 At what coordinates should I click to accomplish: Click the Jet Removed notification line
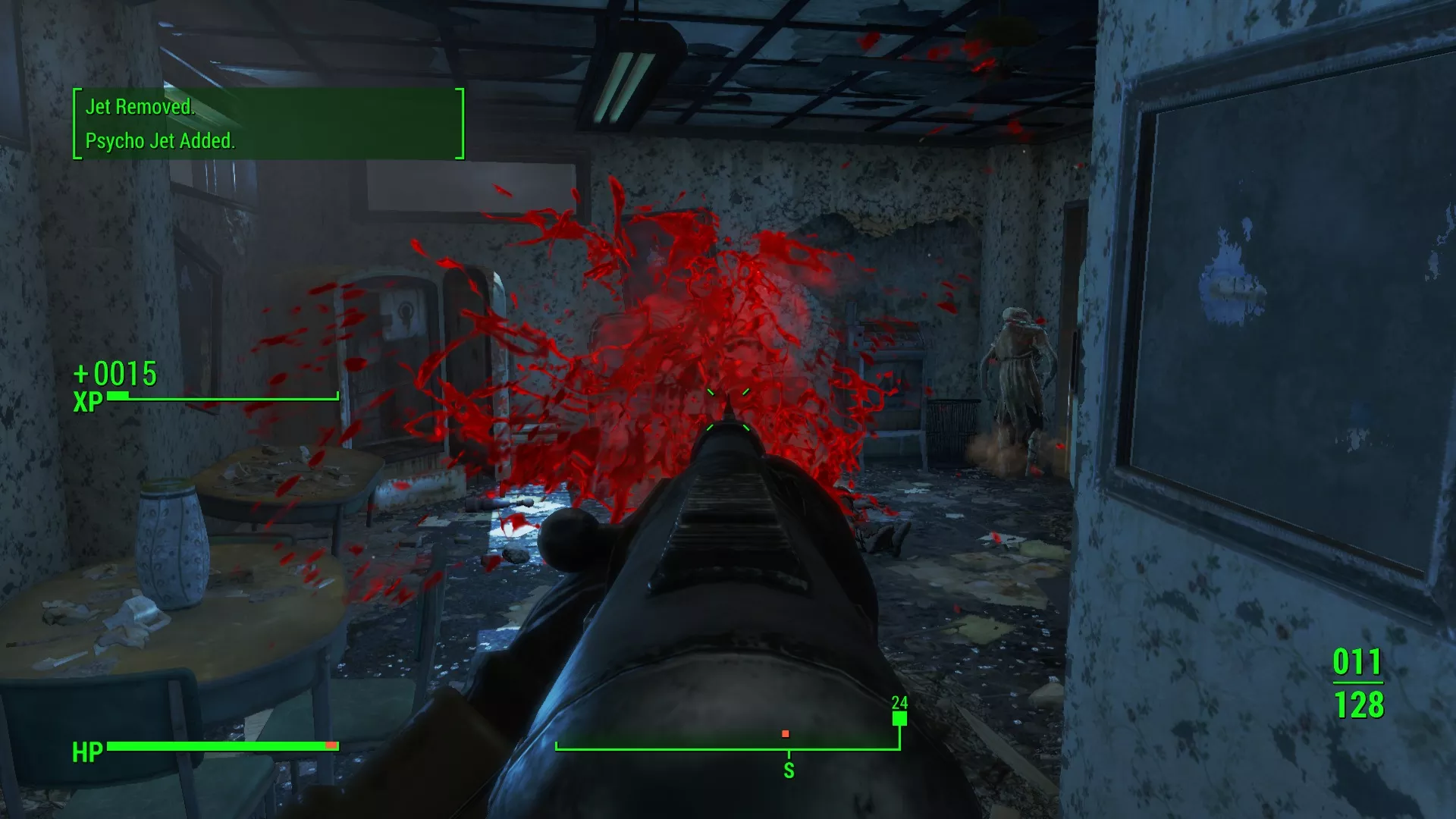[x=141, y=108]
